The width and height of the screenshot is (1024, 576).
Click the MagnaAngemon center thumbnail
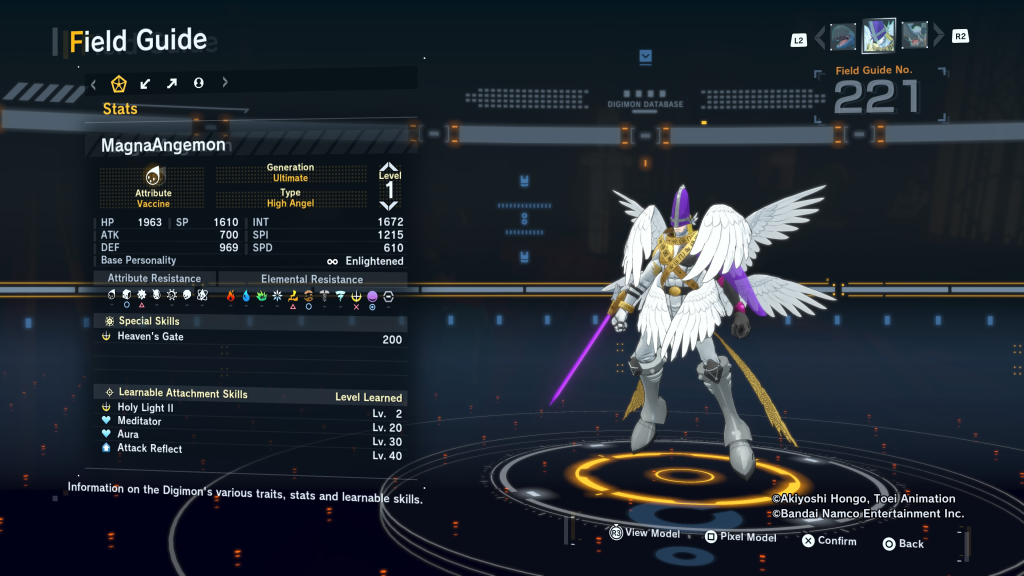coord(879,35)
